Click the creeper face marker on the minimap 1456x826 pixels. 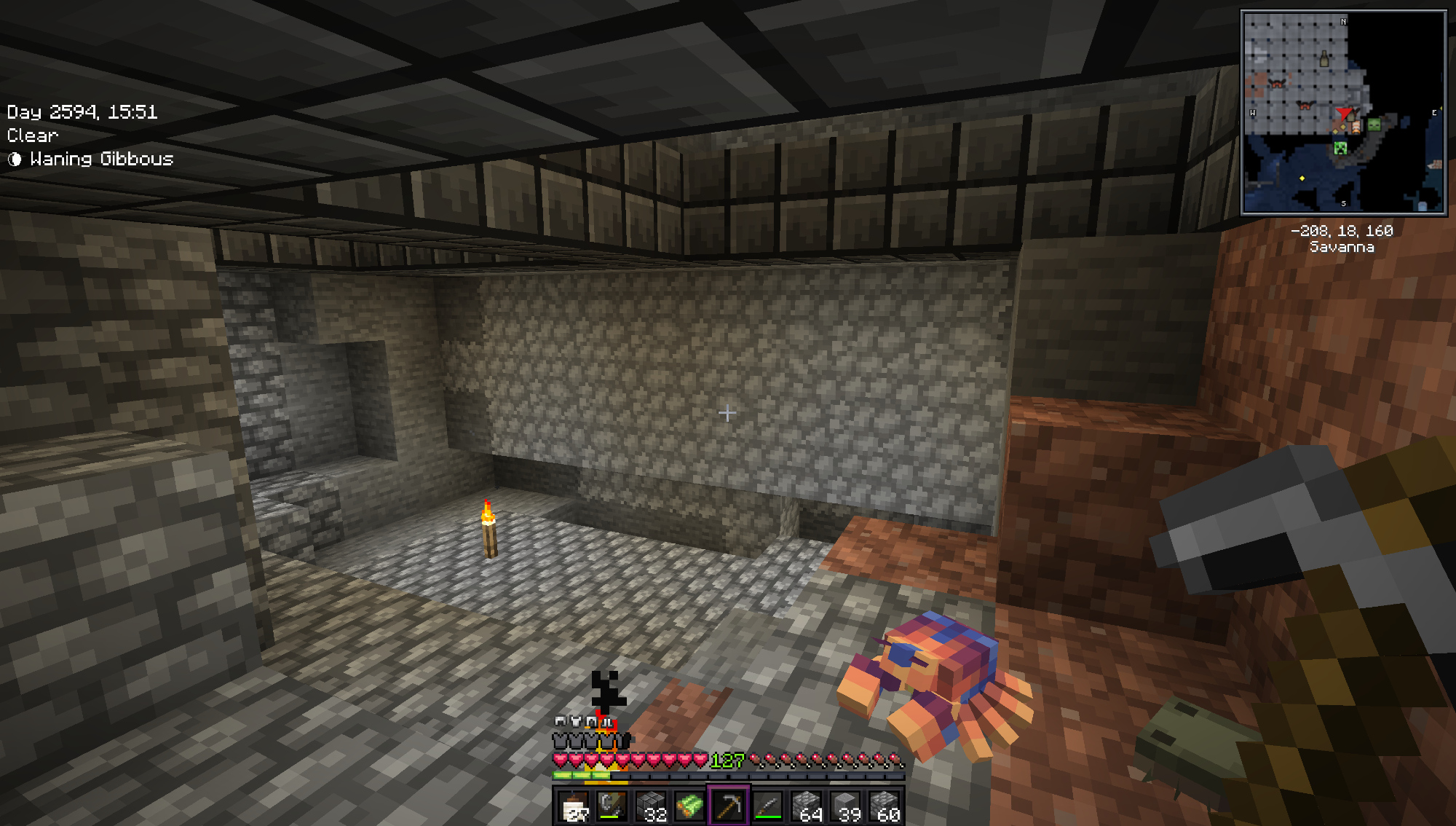(1340, 149)
